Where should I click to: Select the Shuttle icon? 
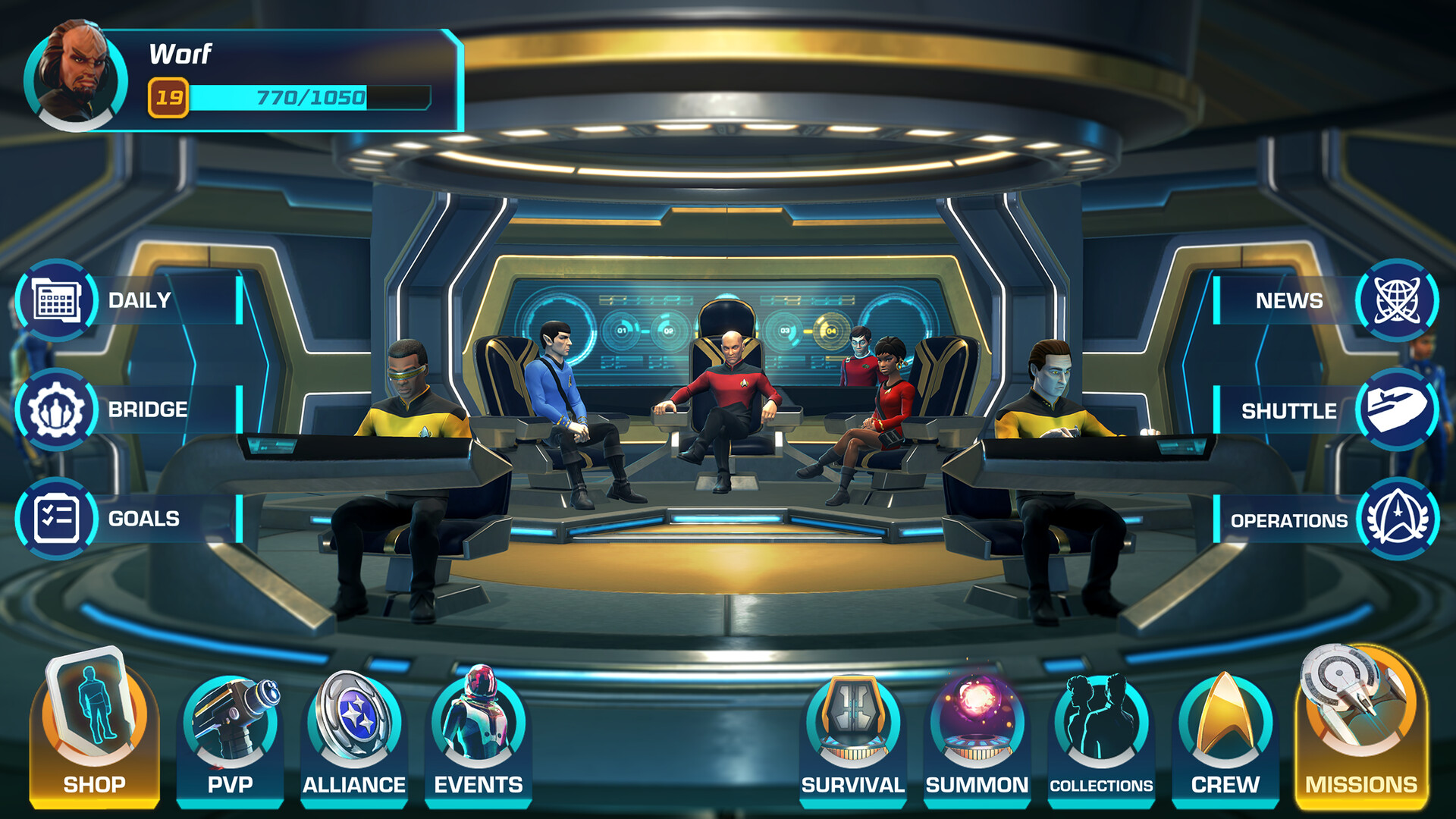1399,410
